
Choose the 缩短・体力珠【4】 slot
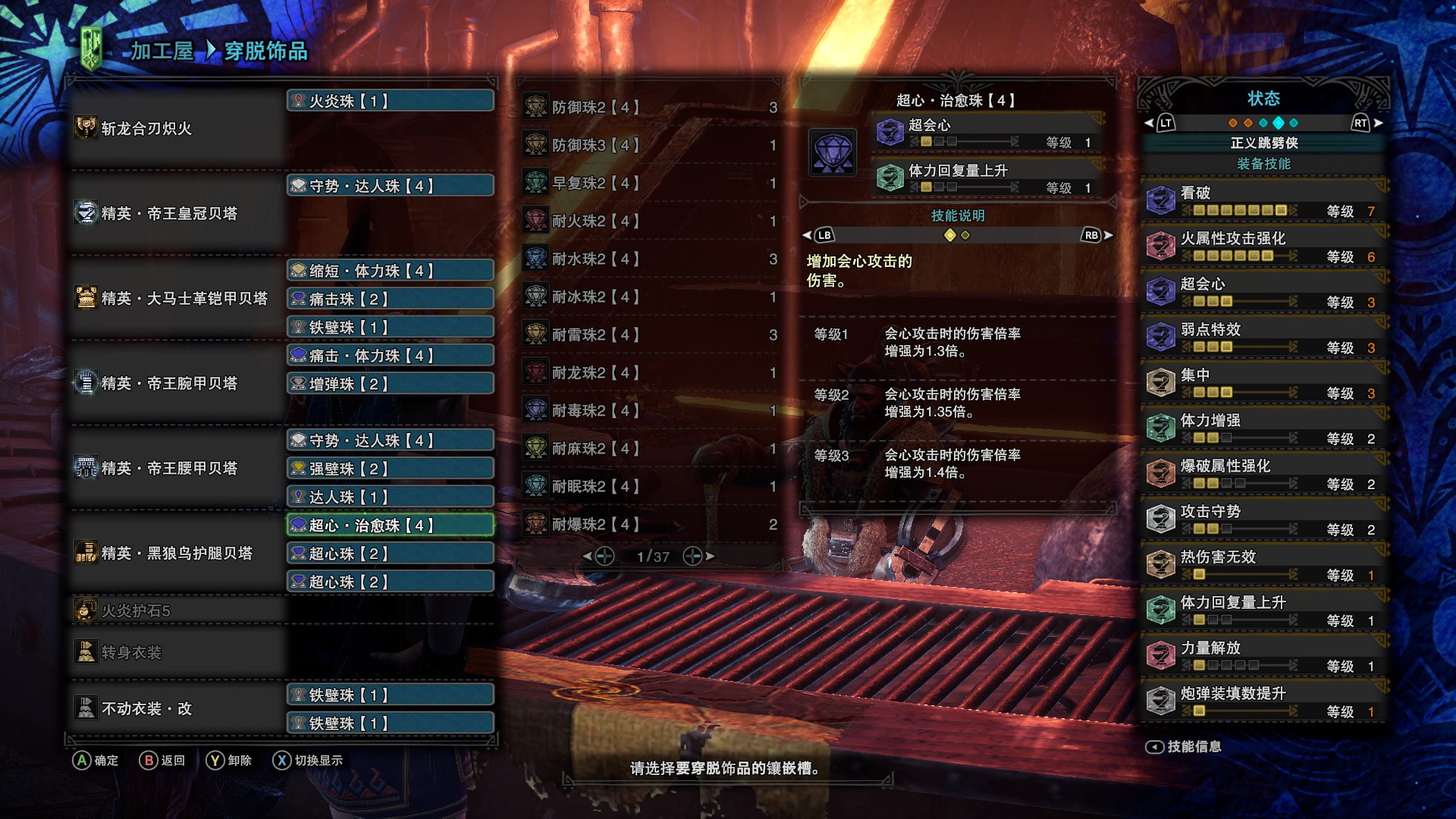[391, 271]
